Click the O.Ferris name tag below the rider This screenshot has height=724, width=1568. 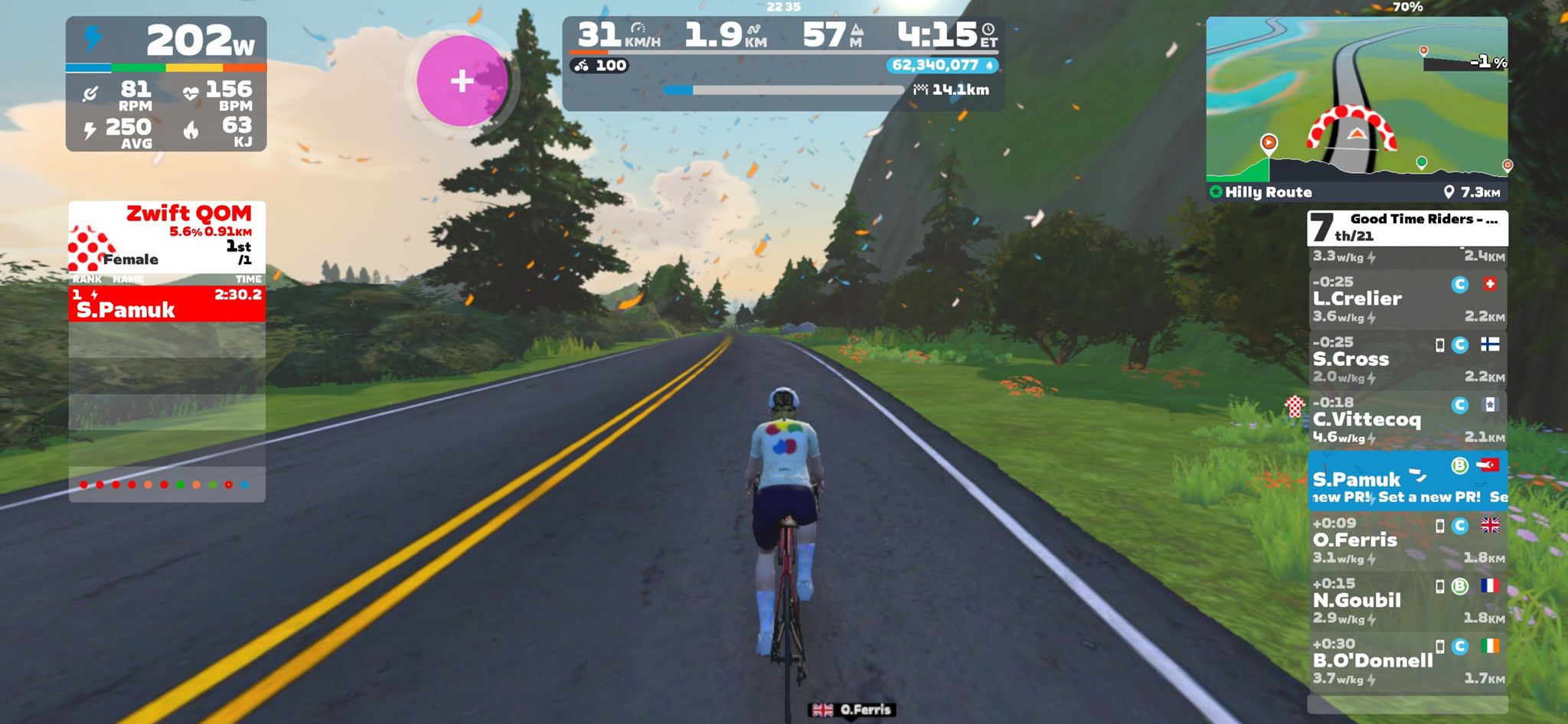(851, 710)
